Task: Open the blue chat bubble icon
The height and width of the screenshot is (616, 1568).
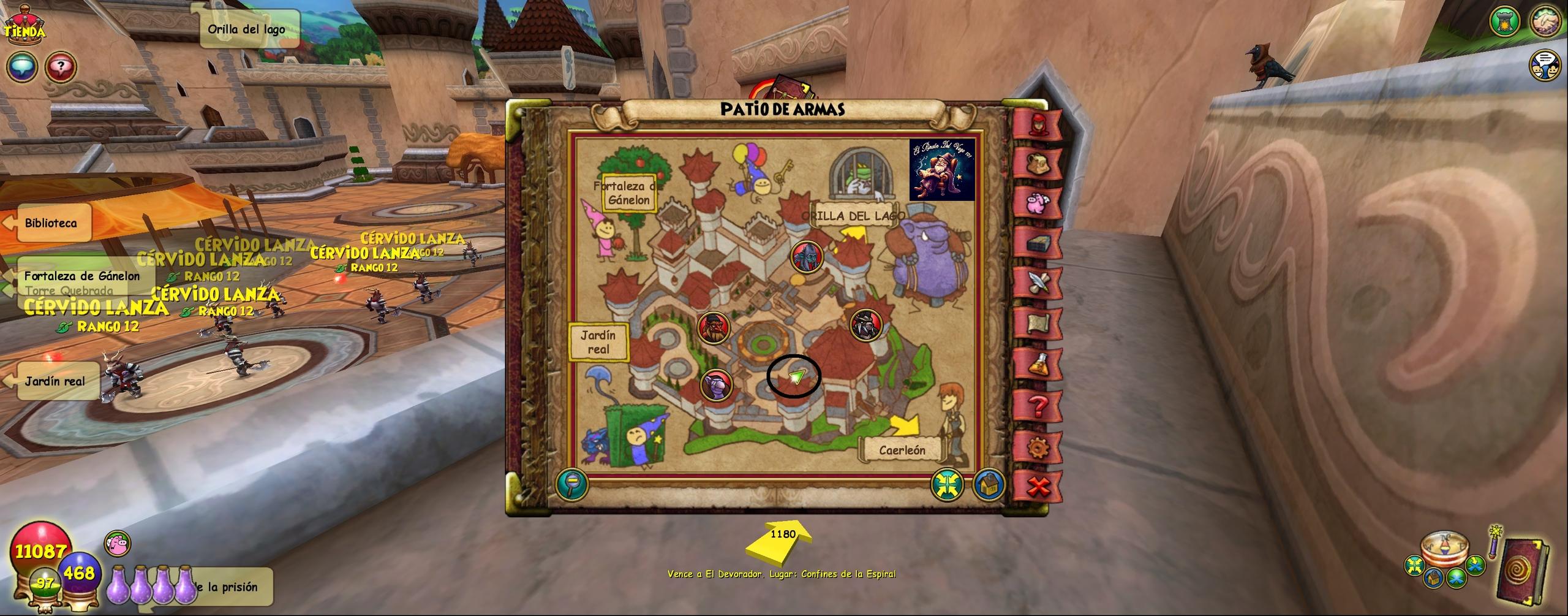Action: [x=22, y=67]
